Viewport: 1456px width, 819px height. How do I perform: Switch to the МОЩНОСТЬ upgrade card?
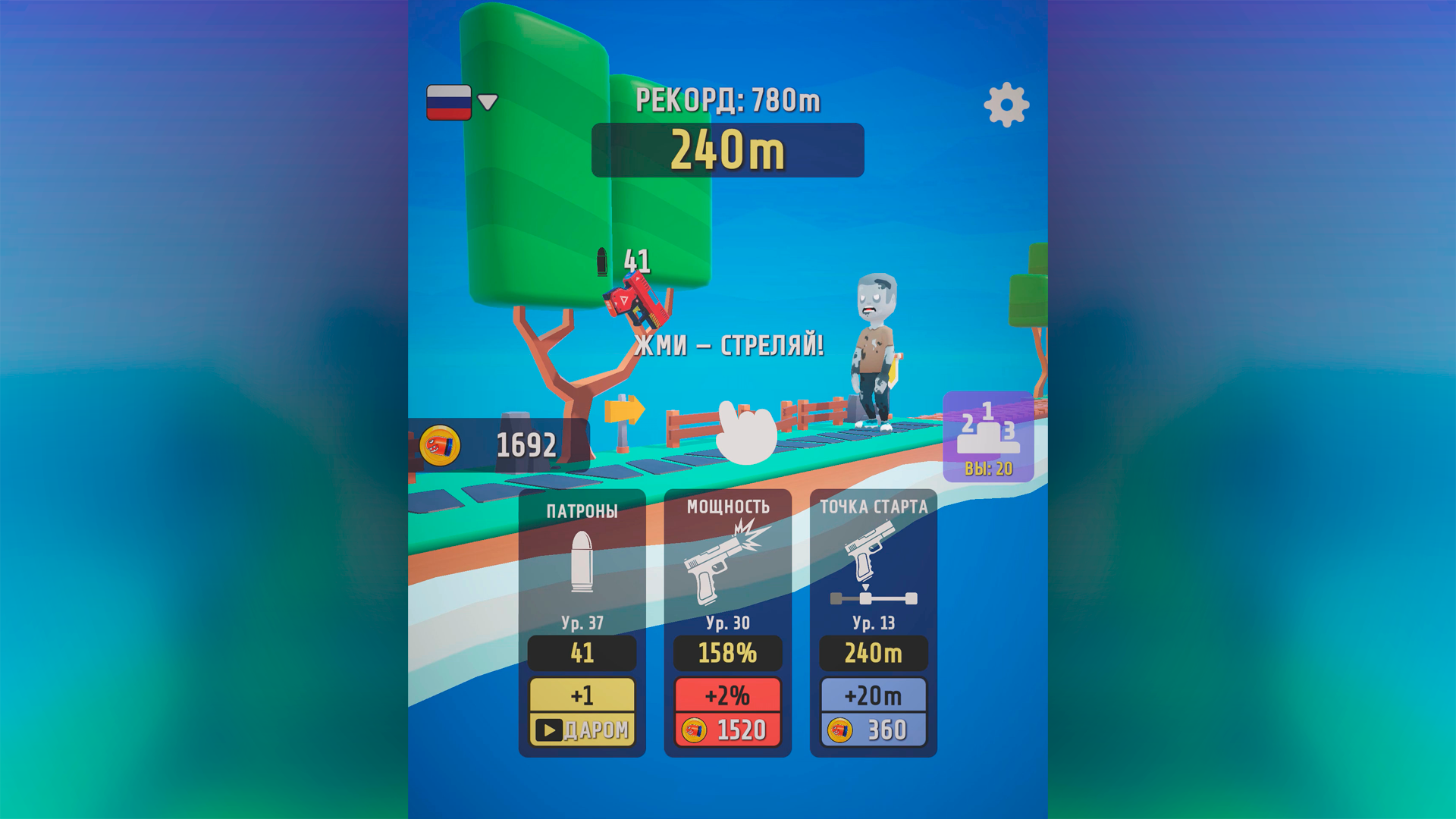[x=727, y=510]
